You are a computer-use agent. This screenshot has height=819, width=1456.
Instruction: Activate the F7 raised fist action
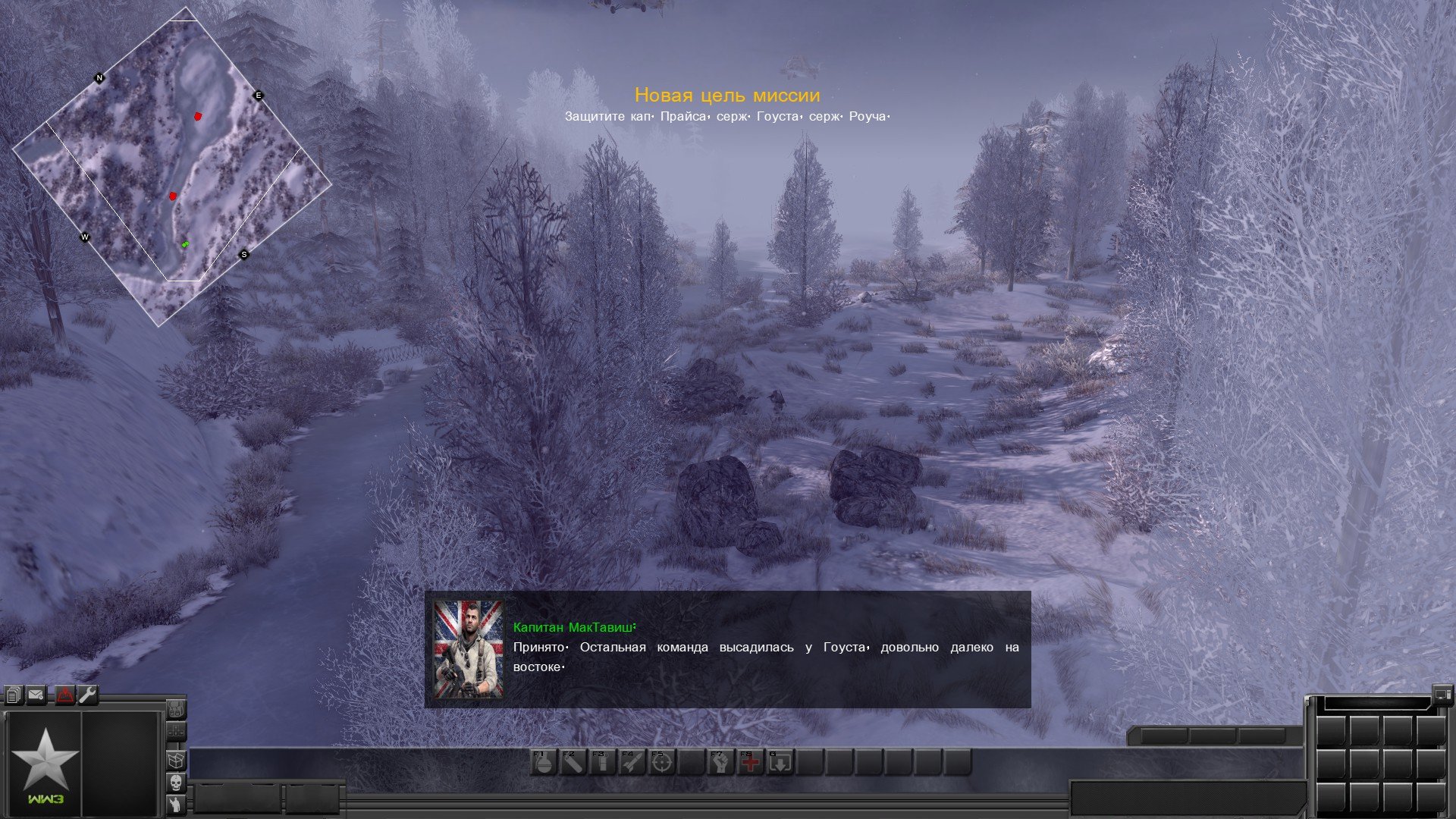coord(720,763)
